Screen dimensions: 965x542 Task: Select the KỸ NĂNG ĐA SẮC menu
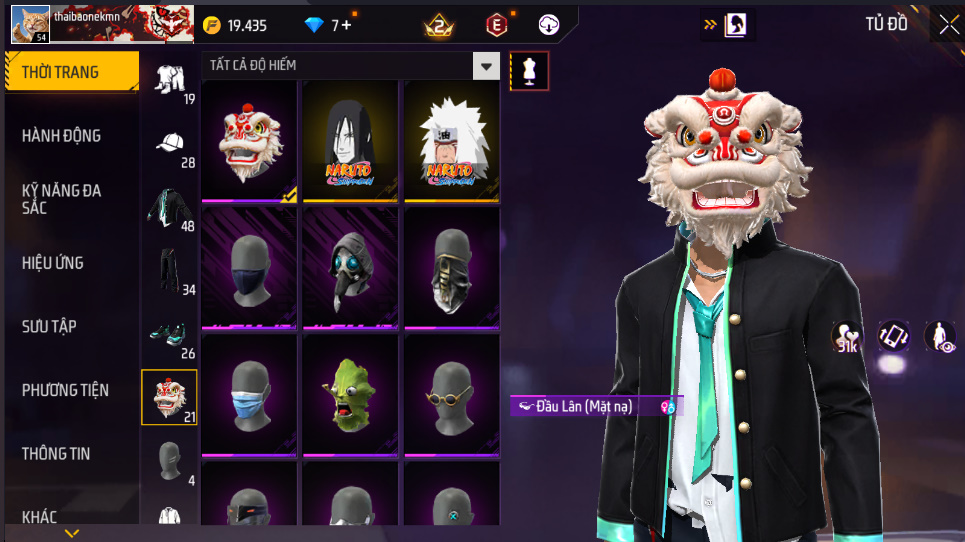(x=62, y=199)
